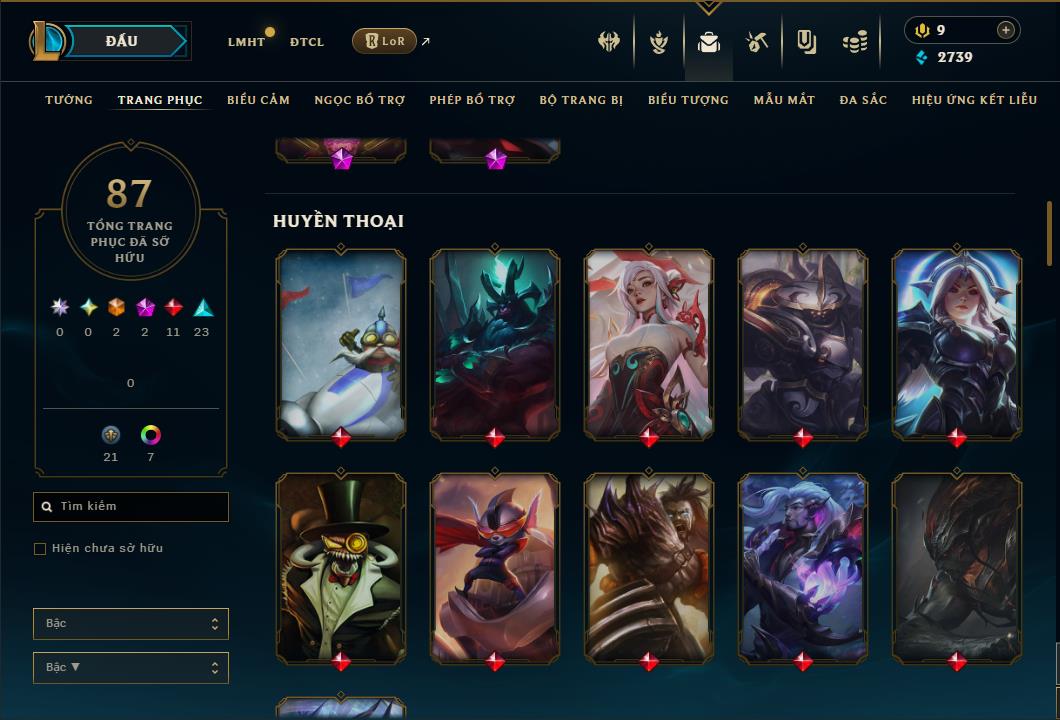Go to the PHÉP BỔ TRỢ tab
Screen dimensions: 1060x720
(x=472, y=100)
